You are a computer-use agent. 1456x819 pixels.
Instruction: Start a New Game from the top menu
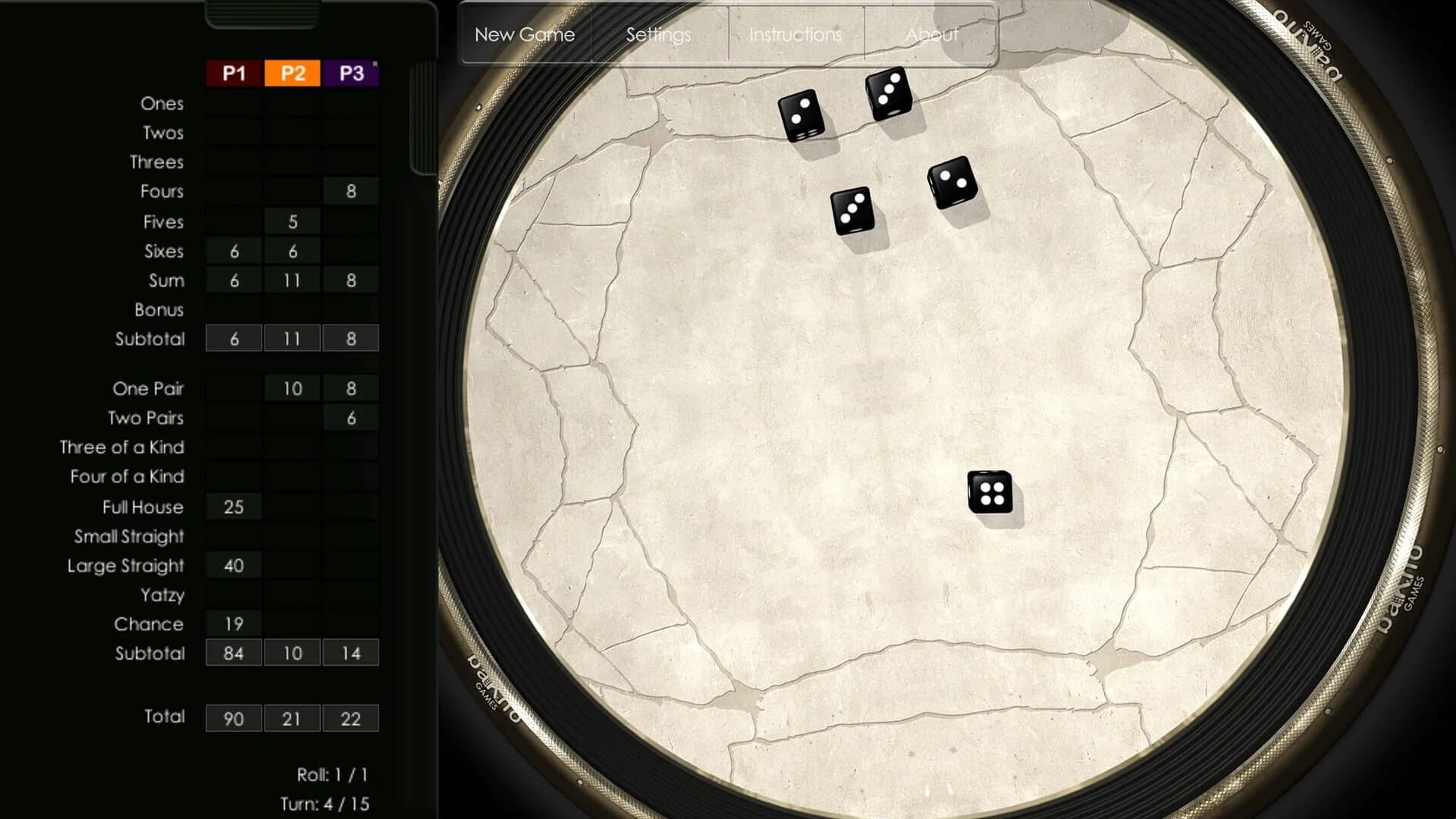pos(525,34)
